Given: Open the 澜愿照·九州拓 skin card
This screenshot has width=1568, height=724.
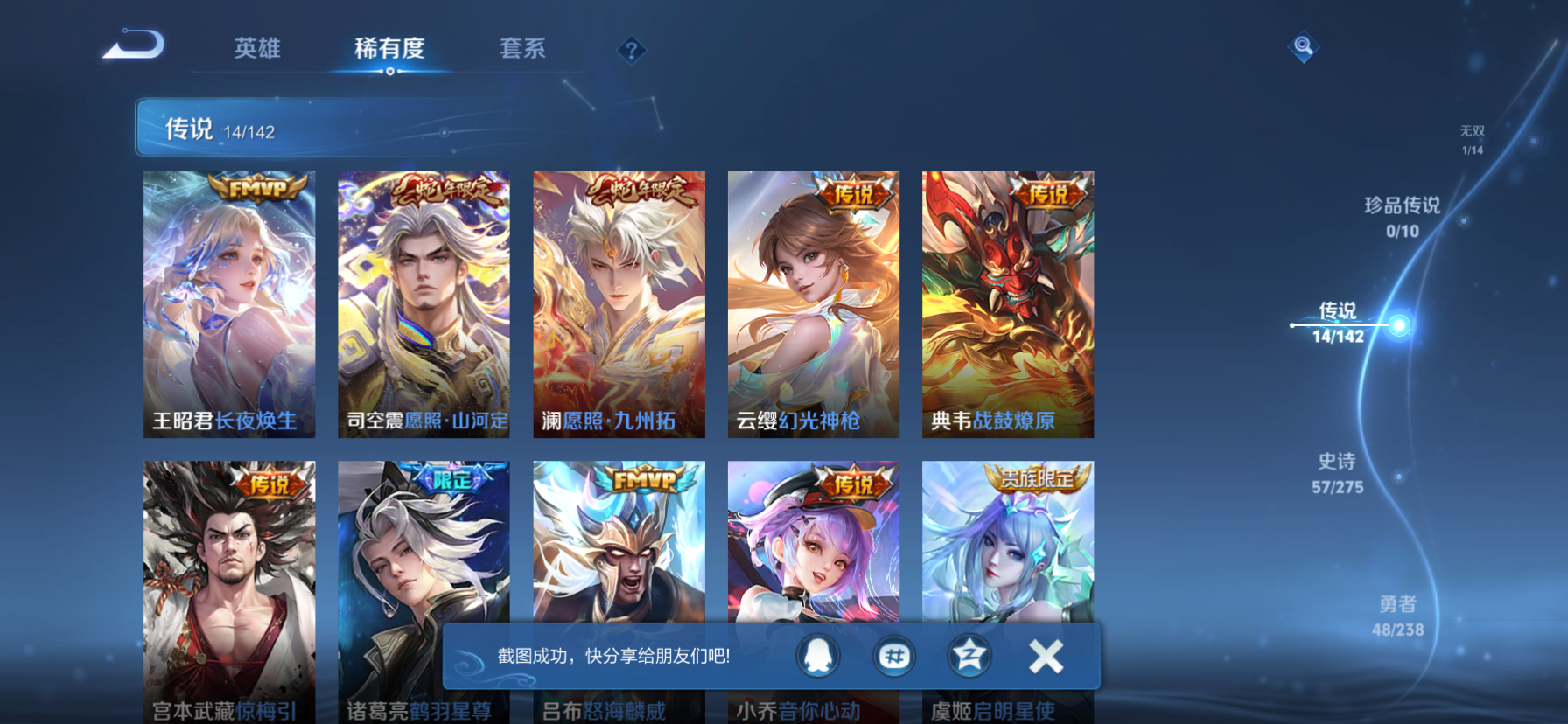Looking at the screenshot, I should pos(619,304).
